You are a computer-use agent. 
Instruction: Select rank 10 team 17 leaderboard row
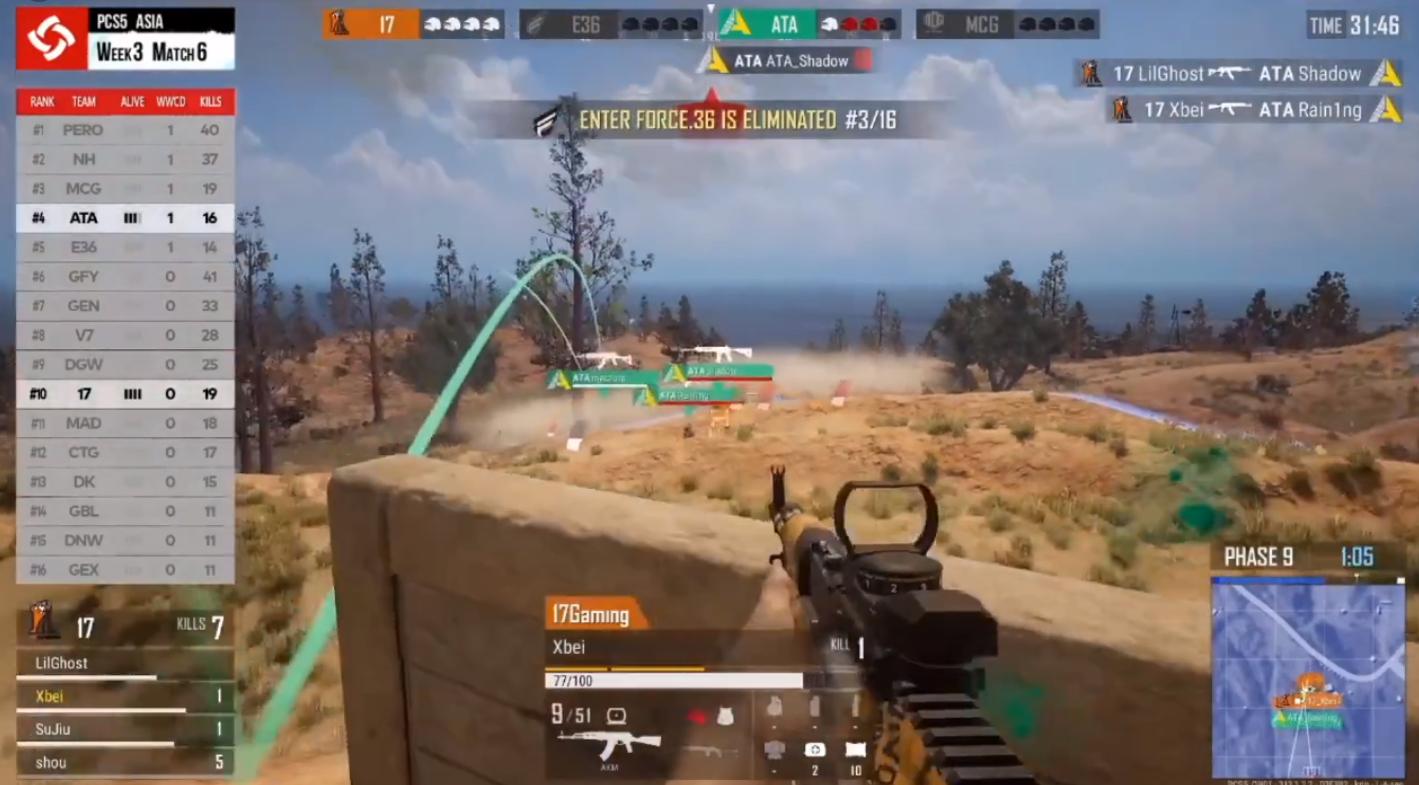pos(125,394)
